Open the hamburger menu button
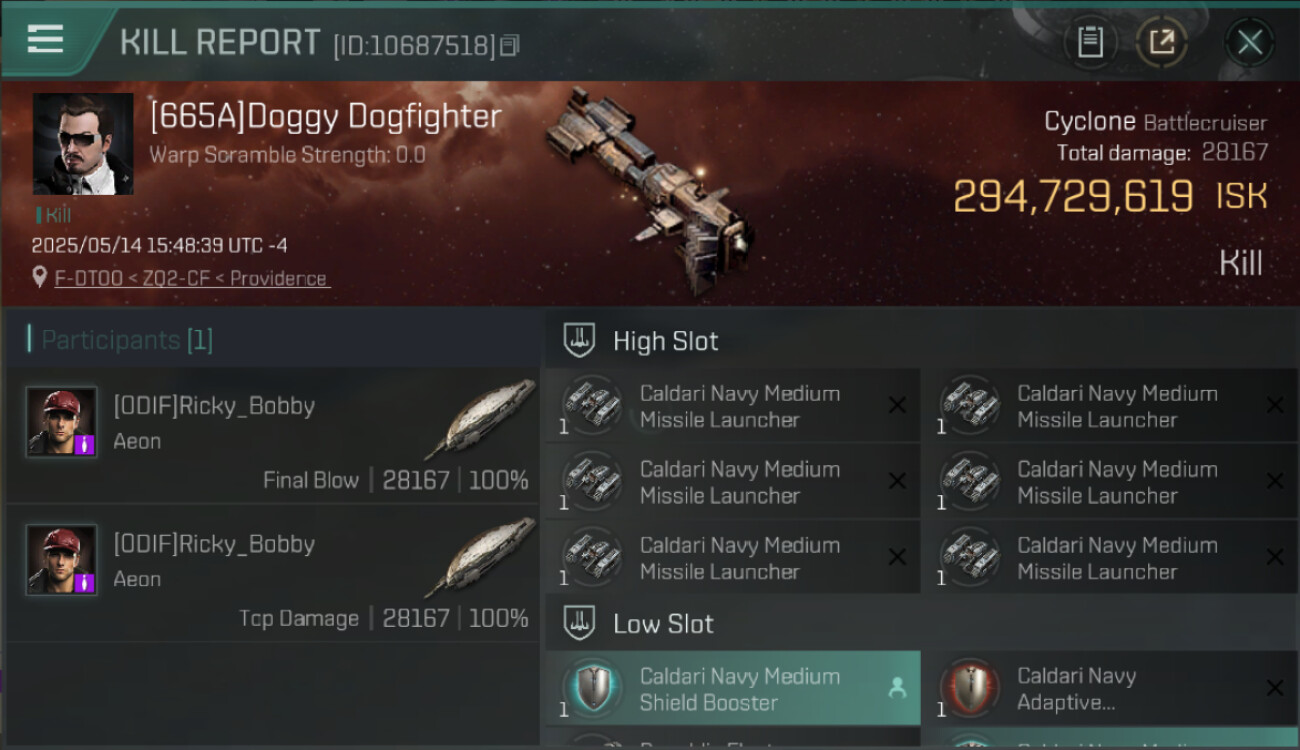The image size is (1300, 750). pyautogui.click(x=46, y=39)
